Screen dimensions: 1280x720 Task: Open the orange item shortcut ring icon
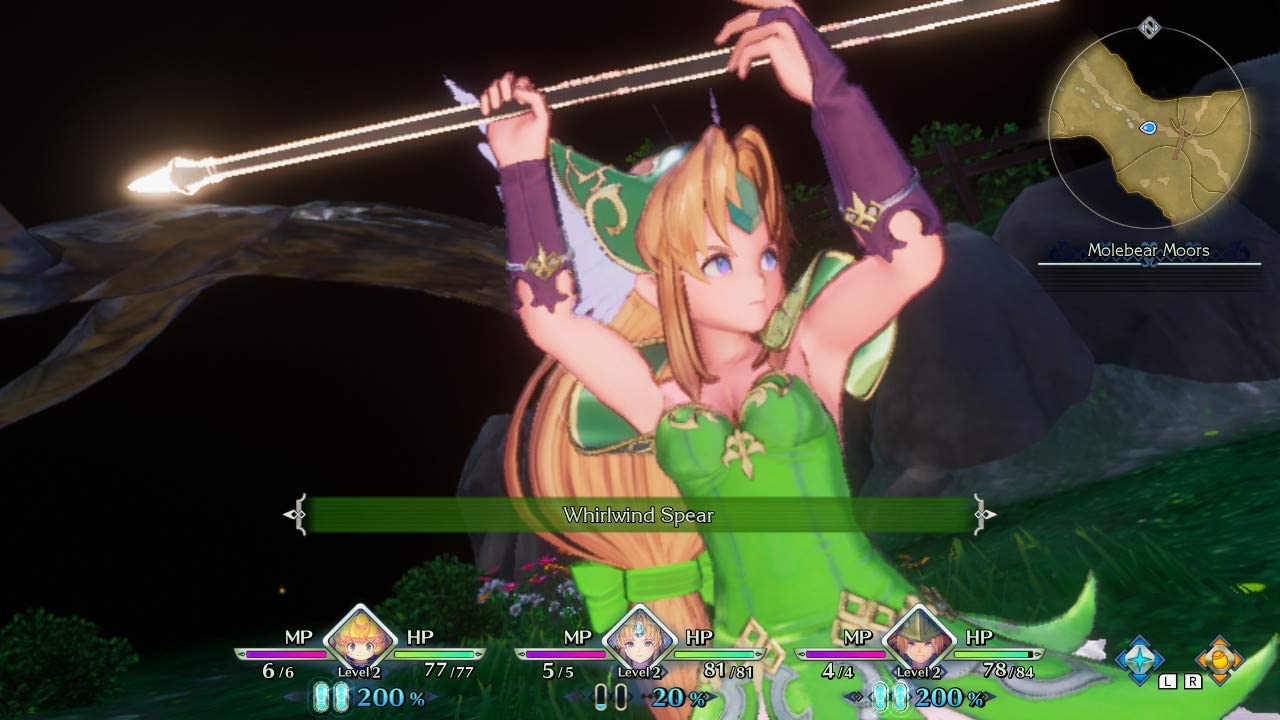pos(1218,660)
